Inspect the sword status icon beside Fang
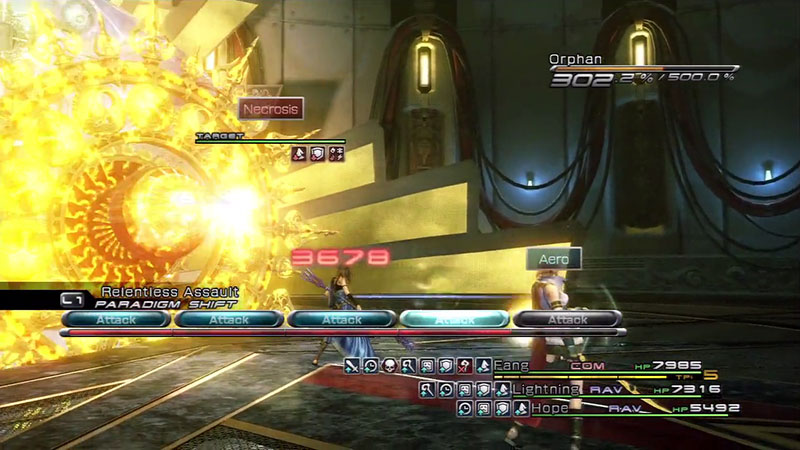This screenshot has width=800, height=450. [351, 366]
